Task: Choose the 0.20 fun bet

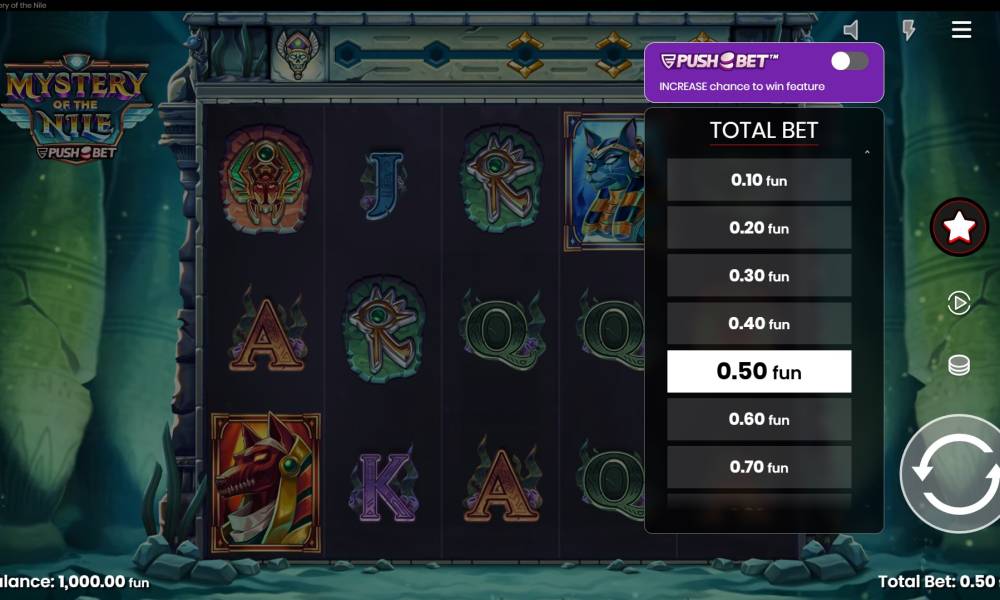Action: [x=759, y=228]
